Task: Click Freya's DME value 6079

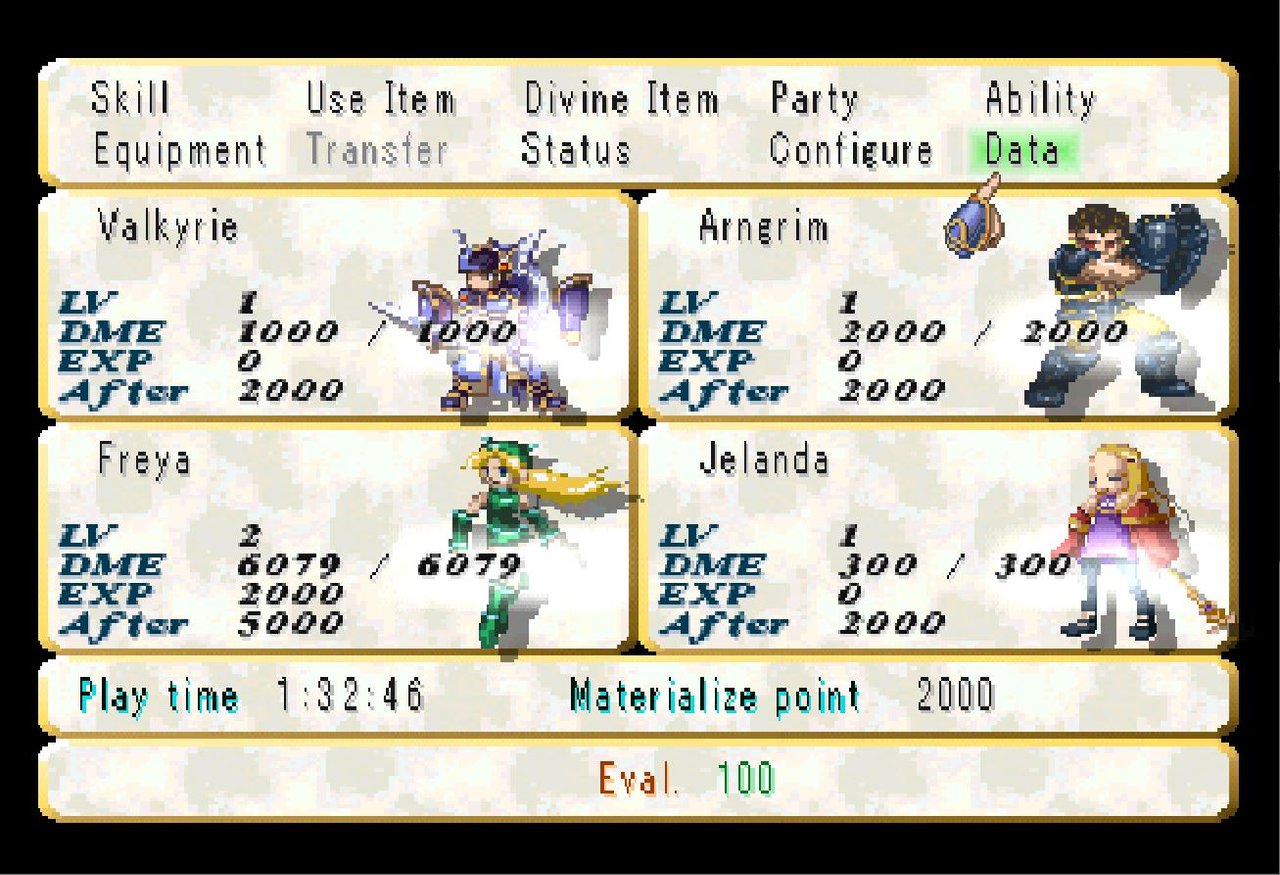Action: coord(290,563)
